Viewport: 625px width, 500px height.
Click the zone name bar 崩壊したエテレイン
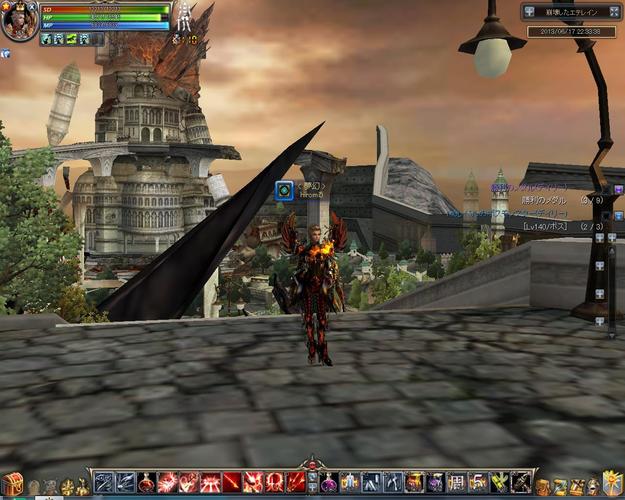click(x=571, y=12)
